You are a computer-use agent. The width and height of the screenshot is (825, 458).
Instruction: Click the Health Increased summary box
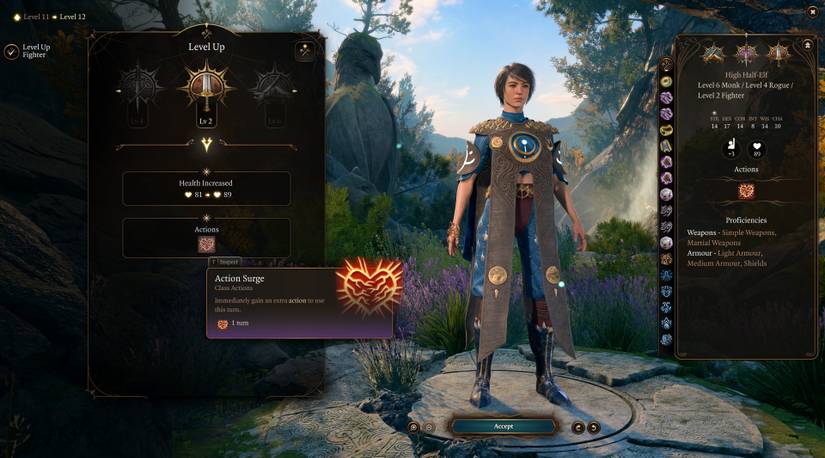coord(206,188)
